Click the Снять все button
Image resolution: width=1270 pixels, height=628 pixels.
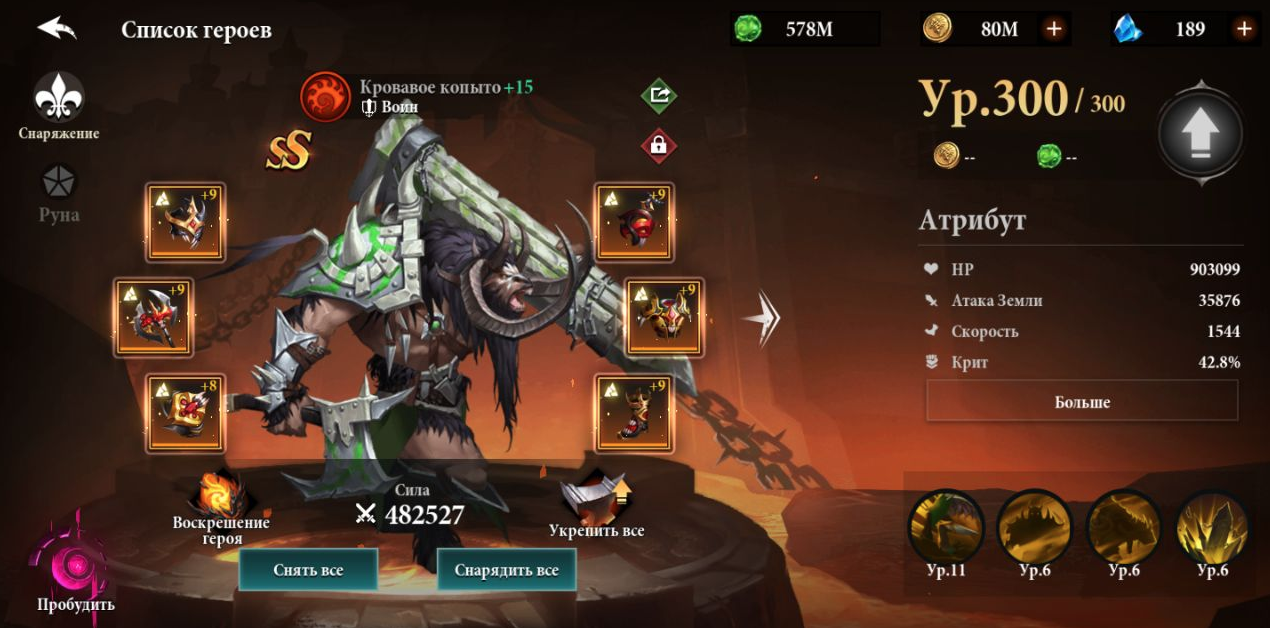(x=308, y=570)
